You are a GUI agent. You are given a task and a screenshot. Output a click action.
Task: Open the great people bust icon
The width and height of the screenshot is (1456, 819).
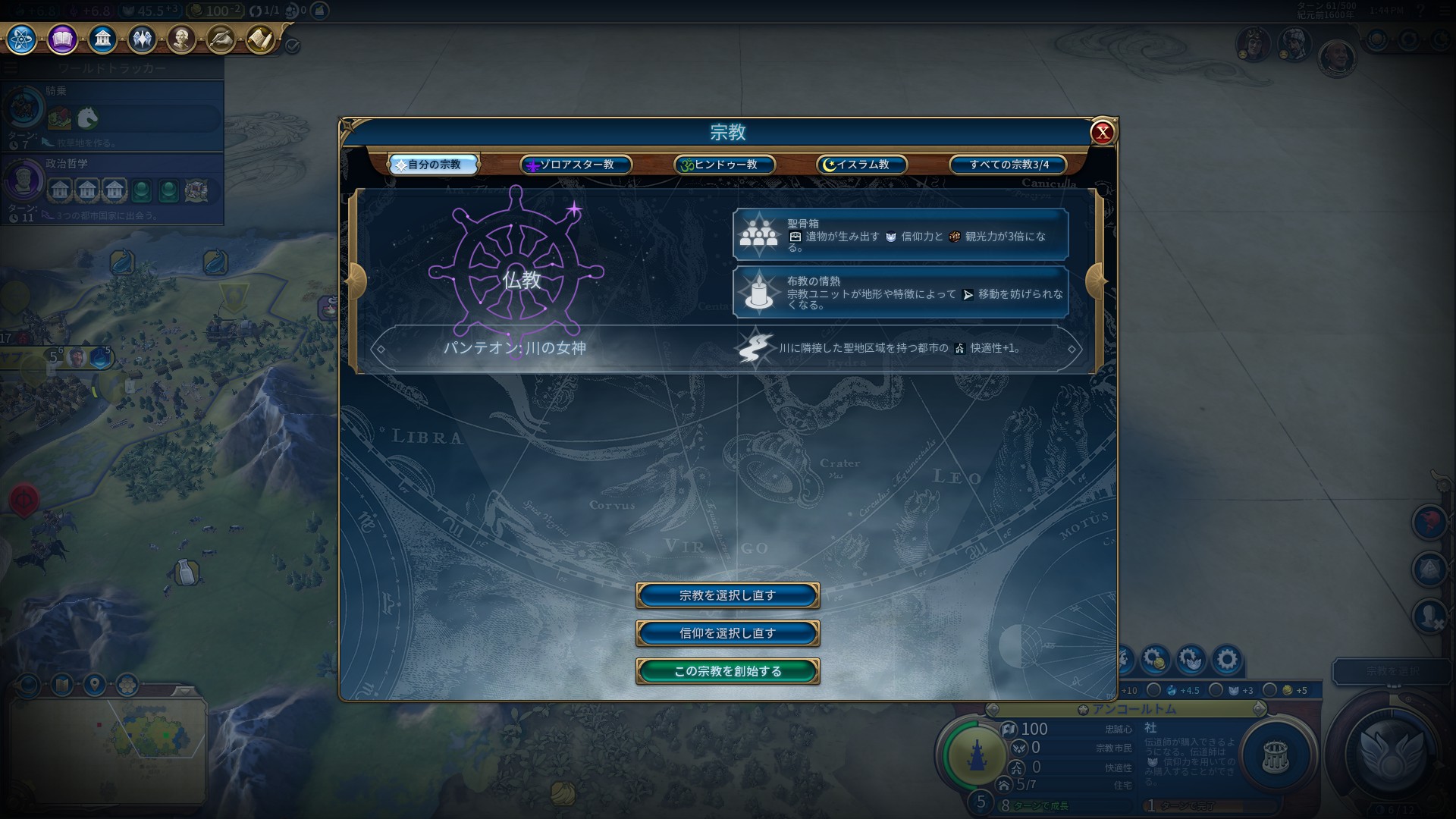tap(181, 39)
